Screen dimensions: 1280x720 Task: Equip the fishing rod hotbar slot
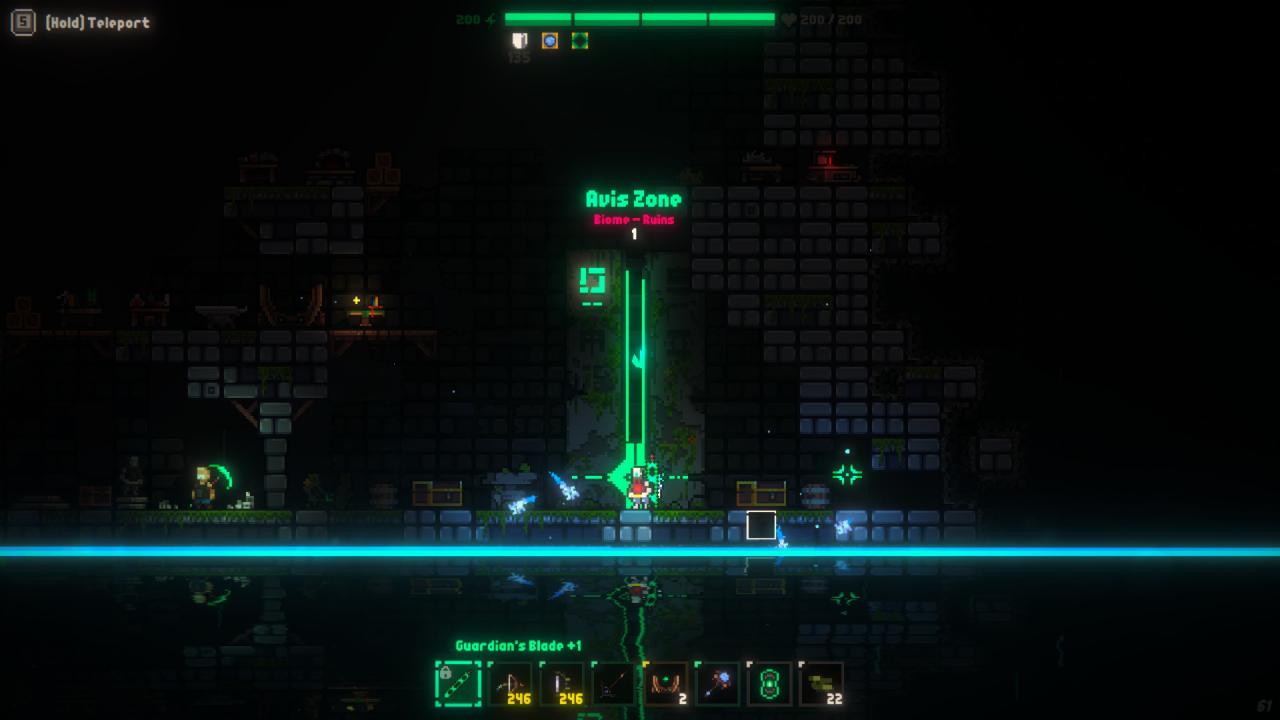tap(614, 684)
